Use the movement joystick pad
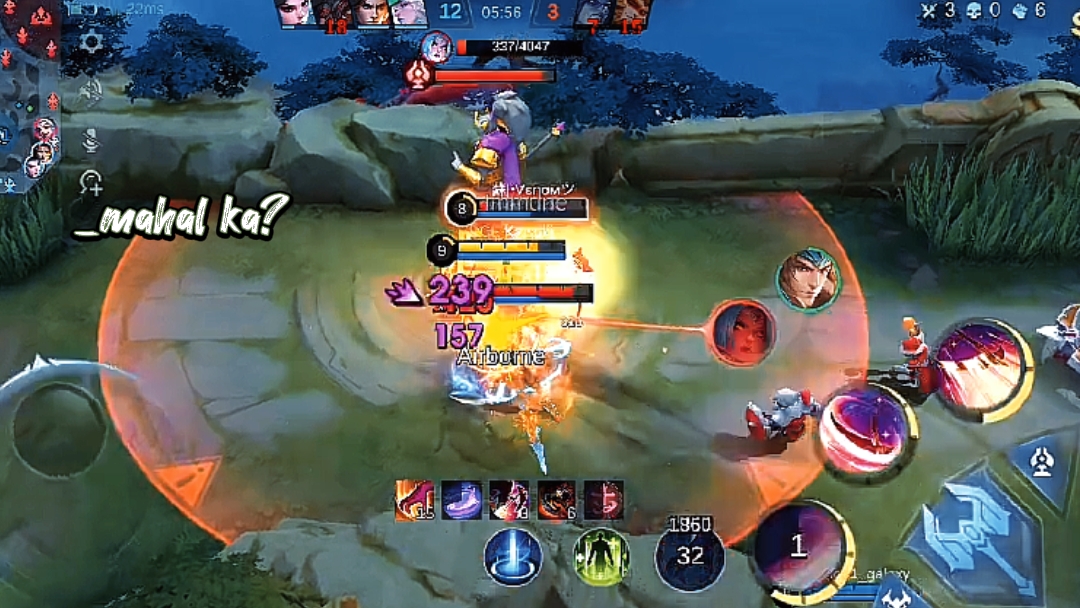Screen dimensions: 1080x608 [x=58, y=432]
